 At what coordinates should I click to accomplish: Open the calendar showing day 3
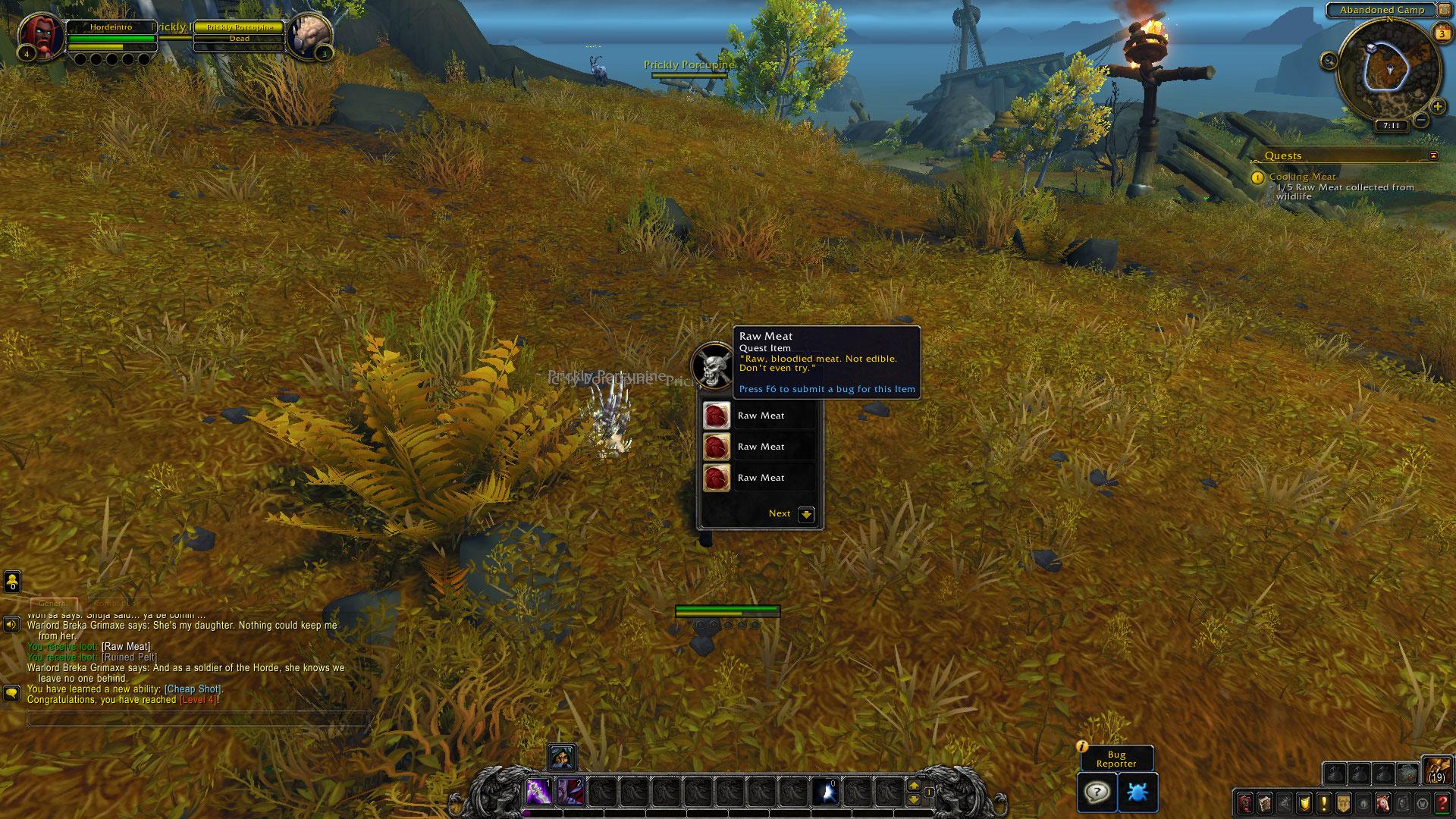pyautogui.click(x=1442, y=33)
